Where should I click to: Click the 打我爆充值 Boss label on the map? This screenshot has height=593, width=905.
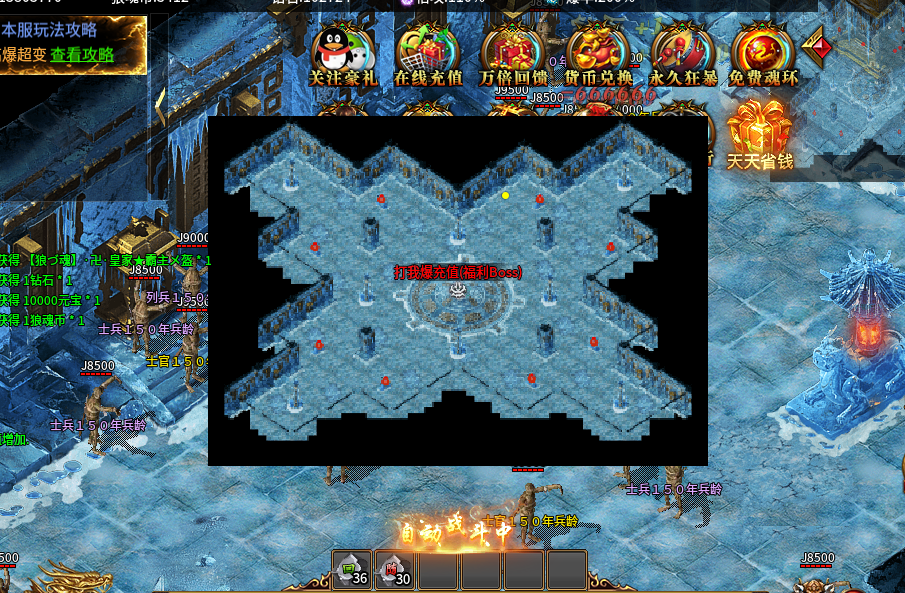[x=457, y=272]
